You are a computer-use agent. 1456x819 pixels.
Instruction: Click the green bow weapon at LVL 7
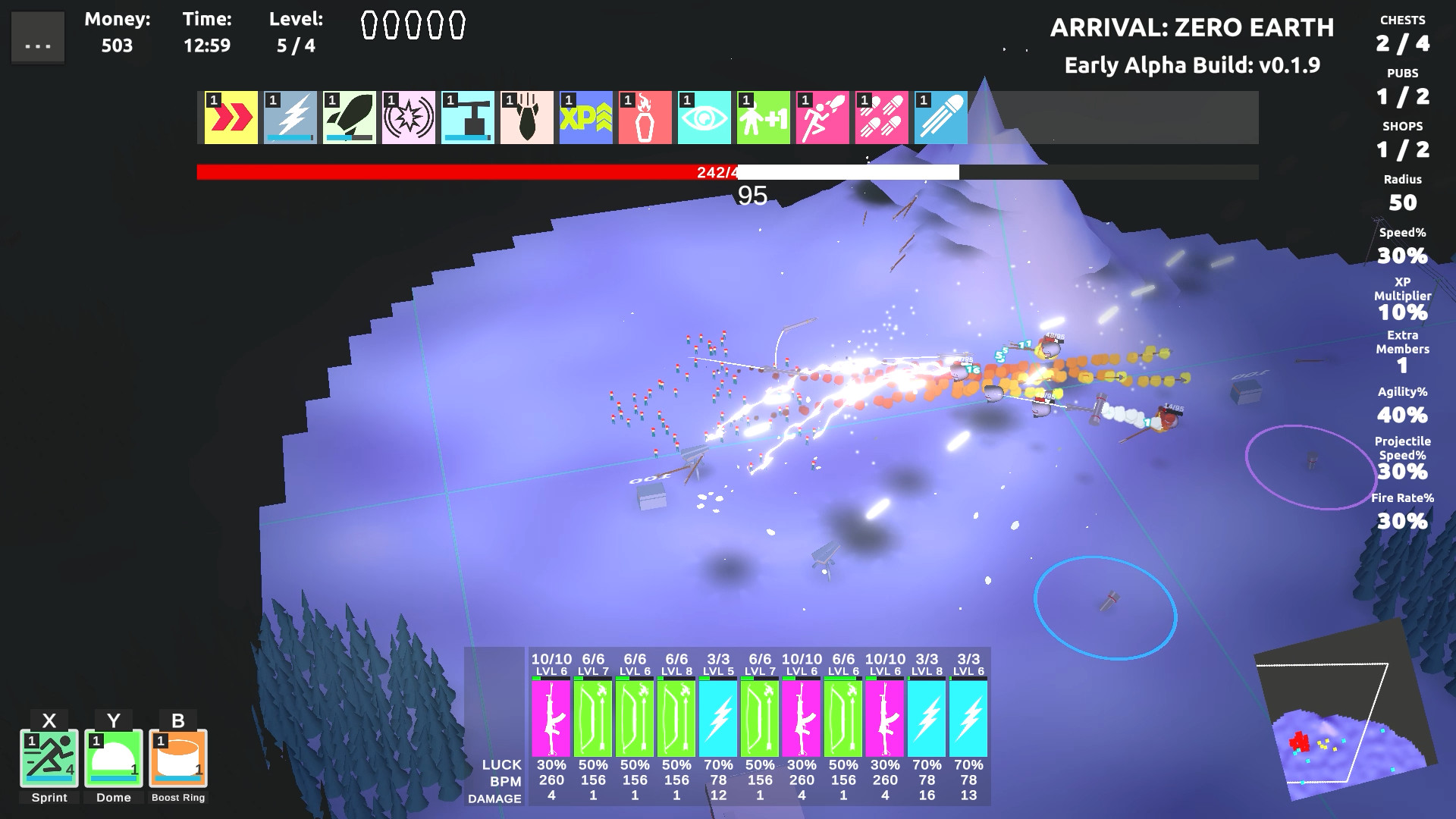[x=594, y=717]
